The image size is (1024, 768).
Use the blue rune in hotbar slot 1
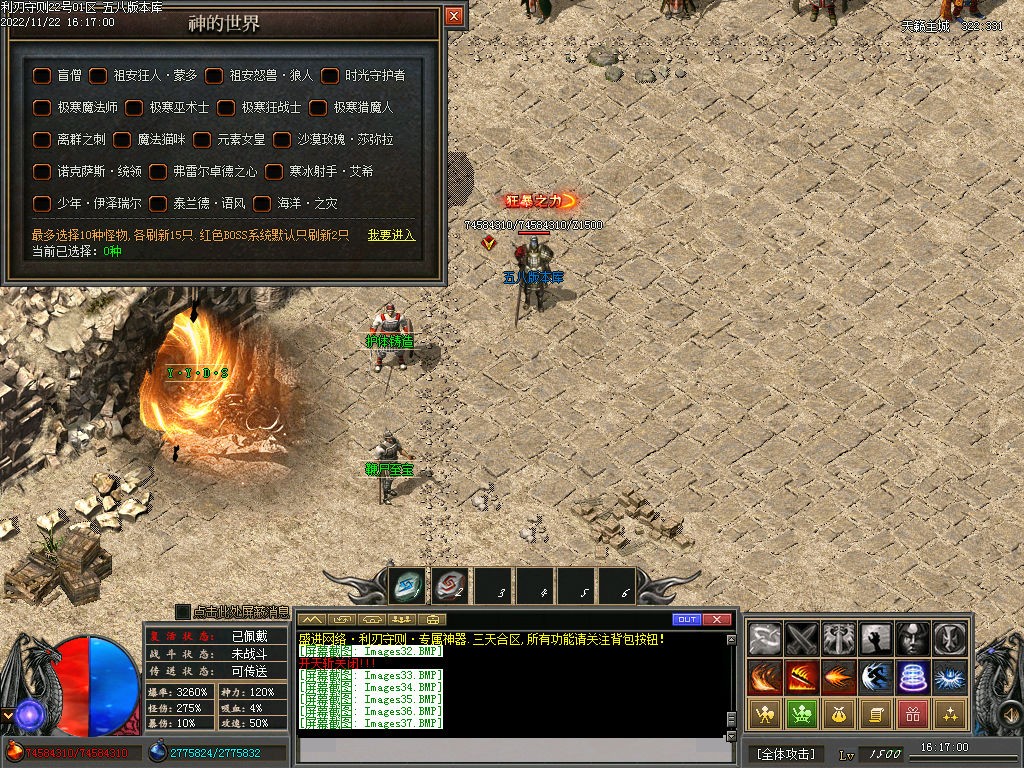pyautogui.click(x=407, y=586)
